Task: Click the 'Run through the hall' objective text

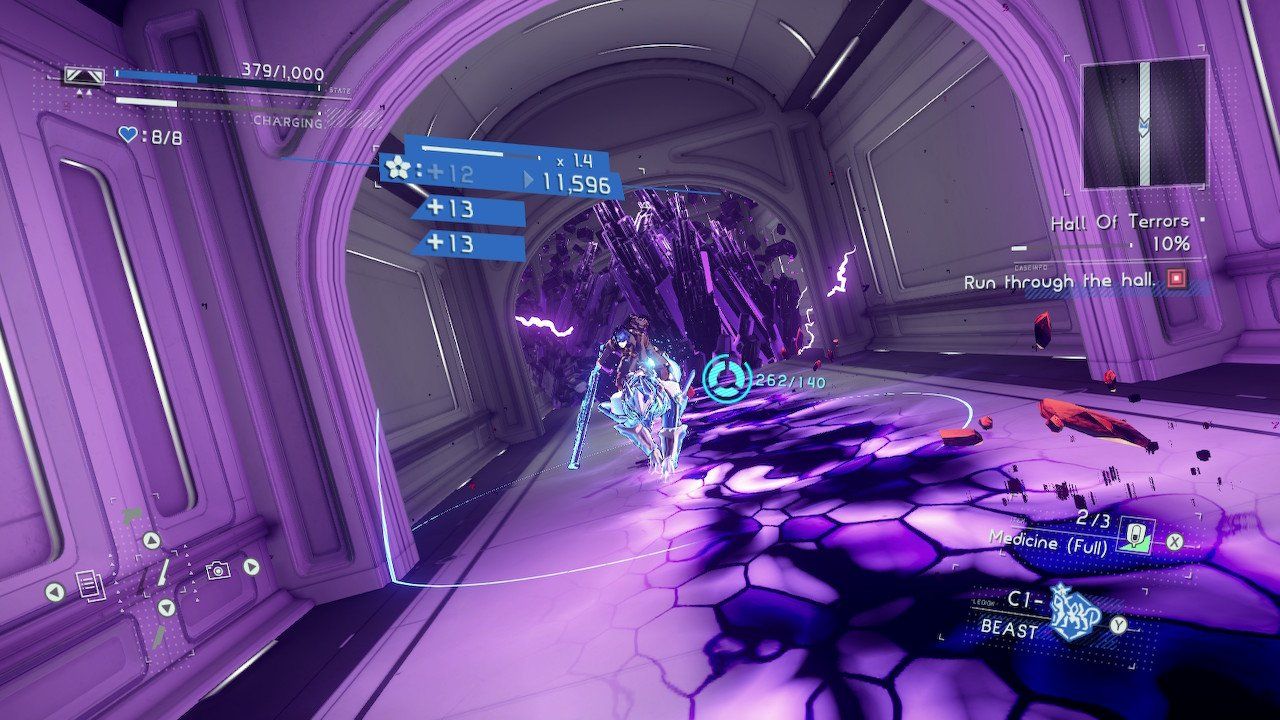Action: coord(1059,282)
